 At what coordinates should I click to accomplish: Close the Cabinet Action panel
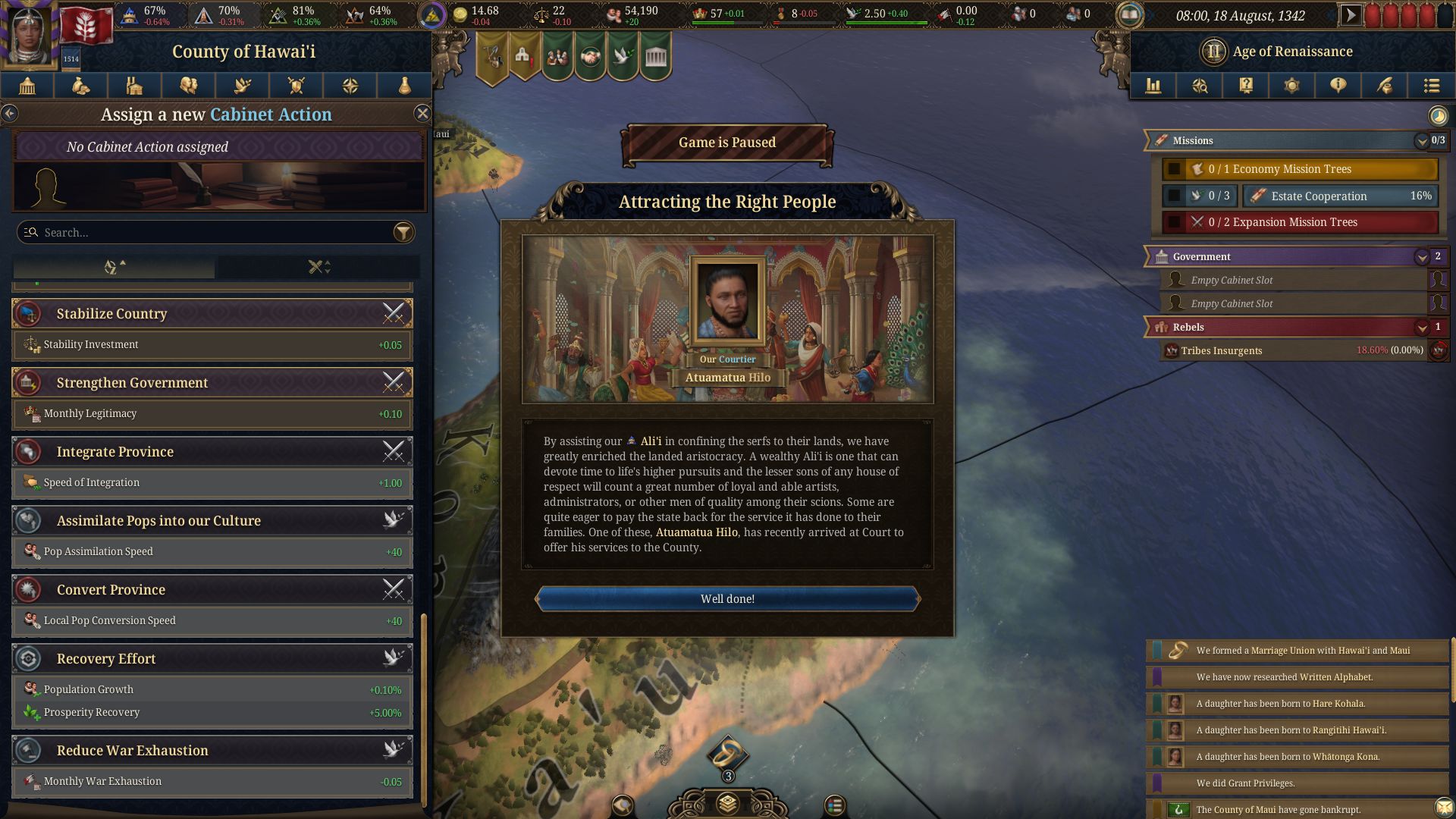[422, 114]
